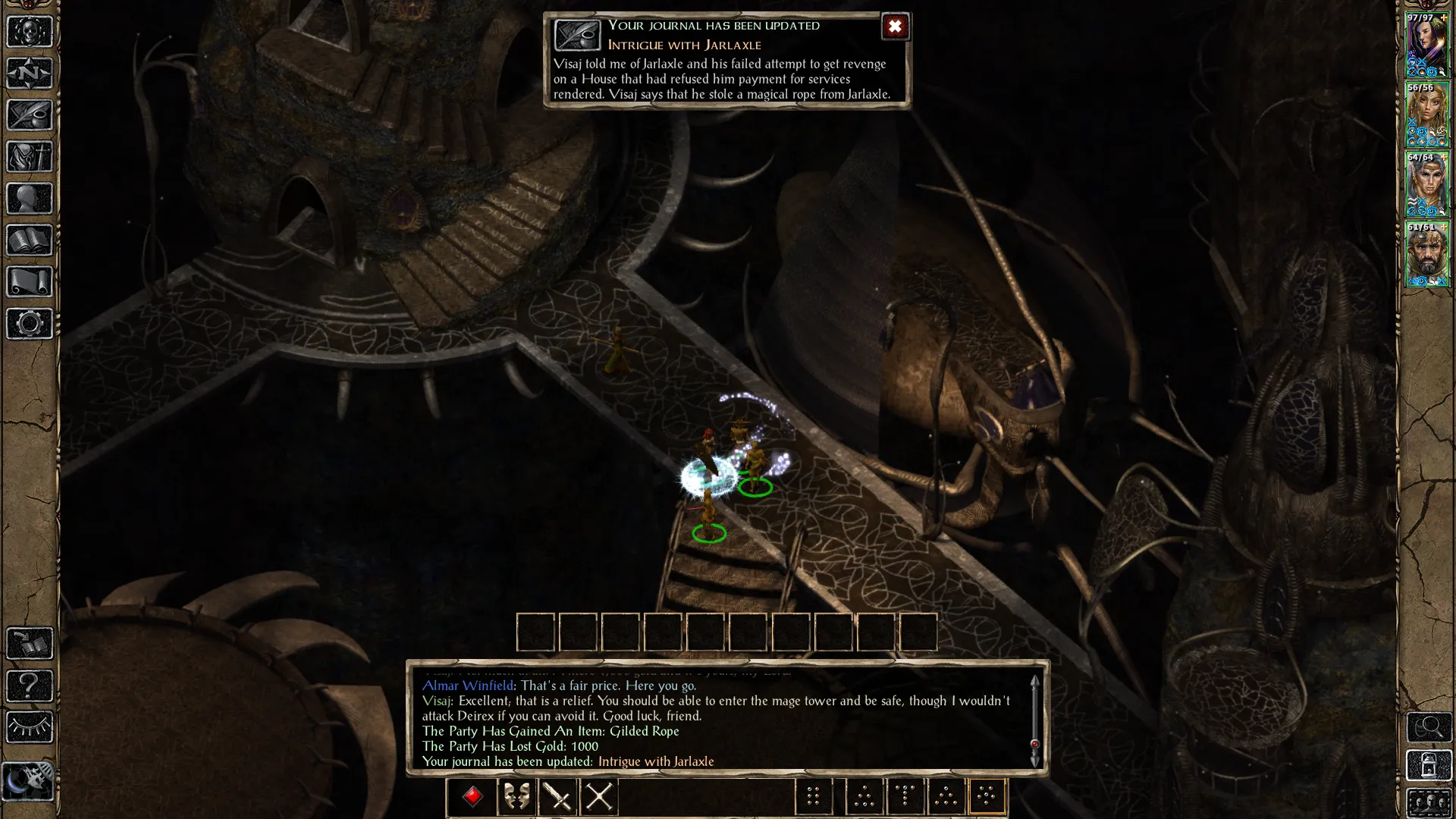
Task: Open the character record head icon
Action: point(30,199)
